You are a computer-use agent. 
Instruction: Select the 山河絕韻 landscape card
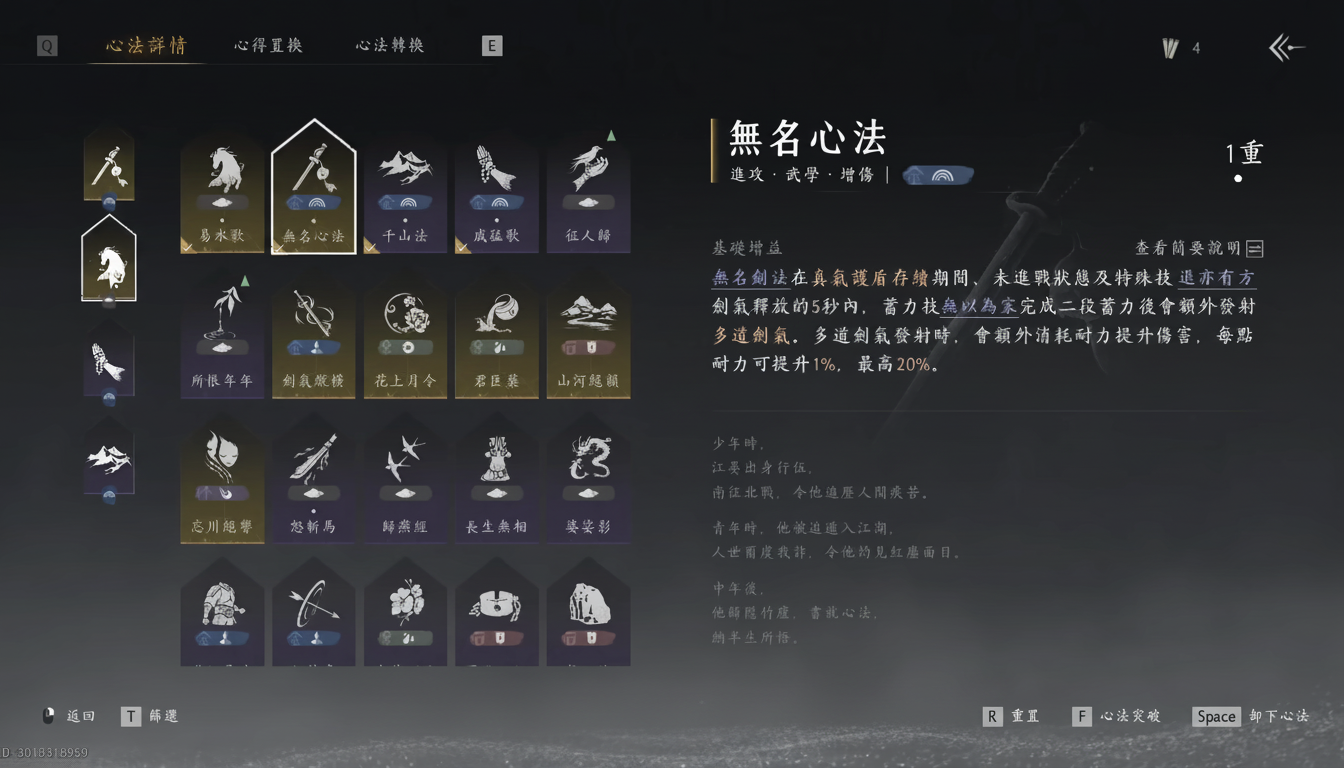[x=589, y=340]
